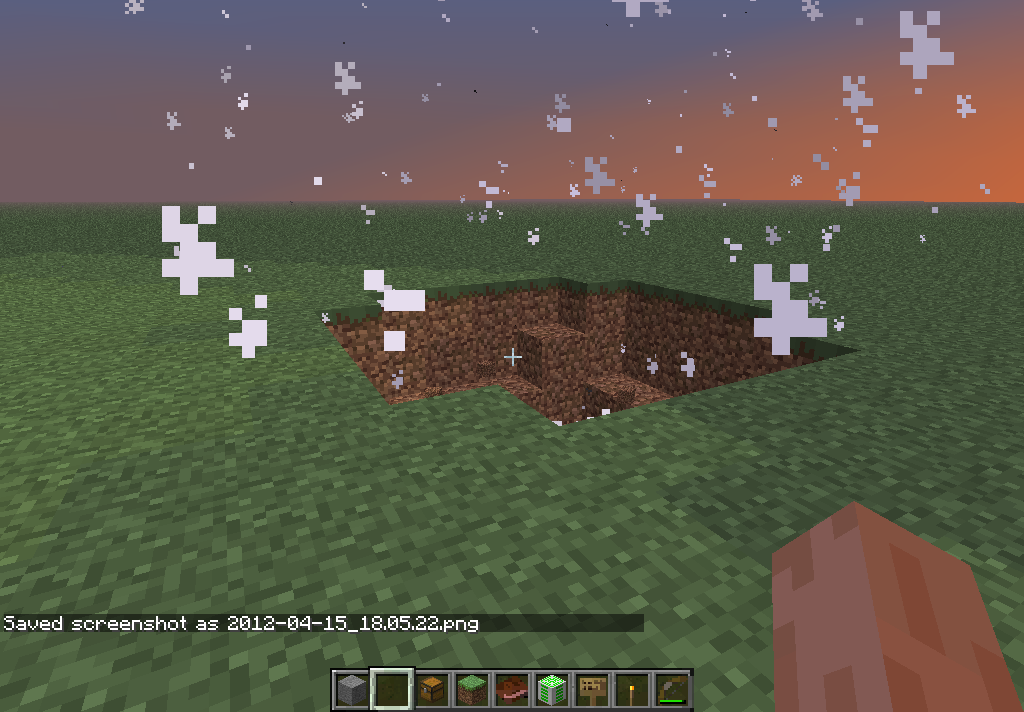1024x712 pixels.
Task: Select the torch in the hotbar
Action: pyautogui.click(x=632, y=690)
